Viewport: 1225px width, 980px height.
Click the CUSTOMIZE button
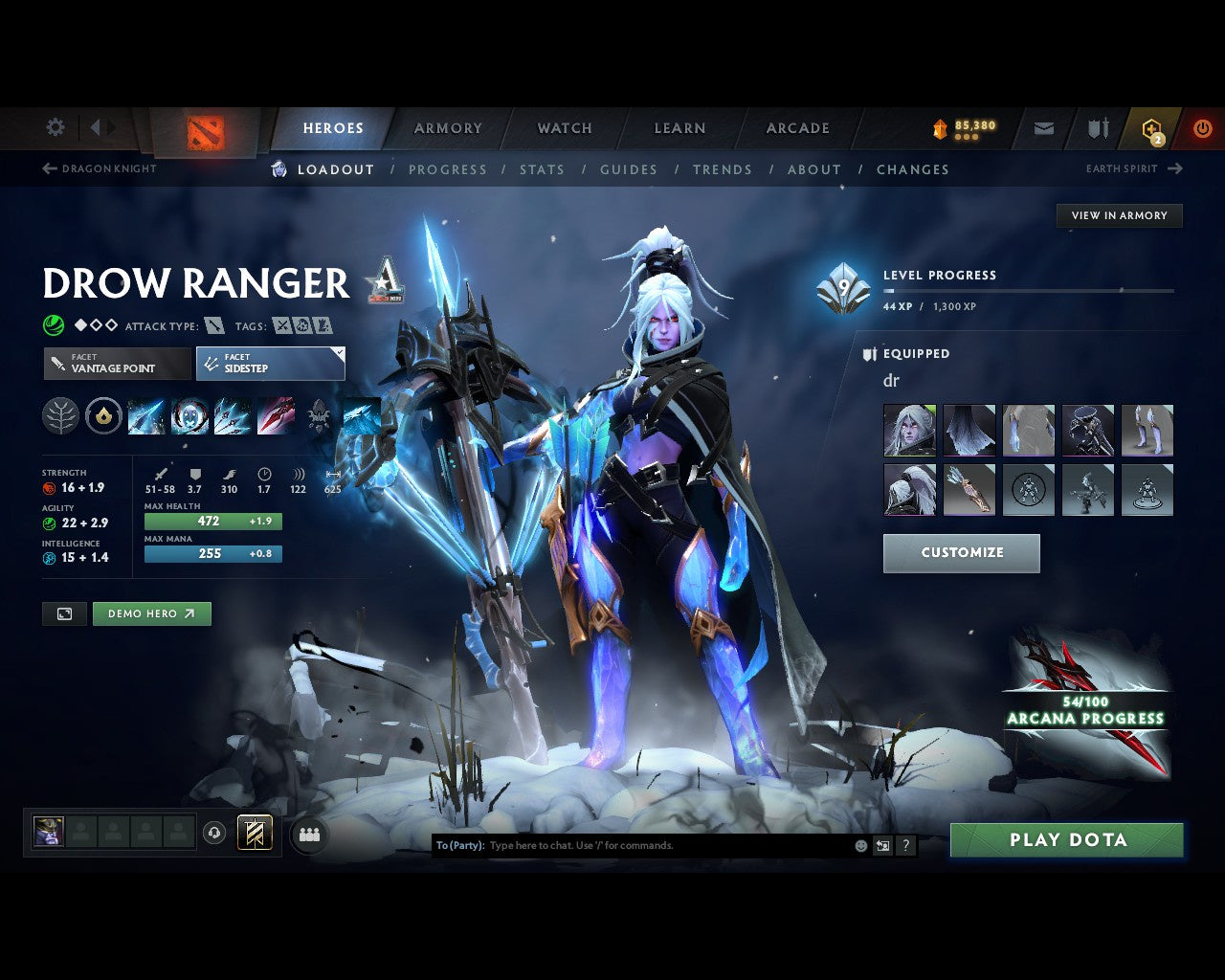click(x=961, y=552)
